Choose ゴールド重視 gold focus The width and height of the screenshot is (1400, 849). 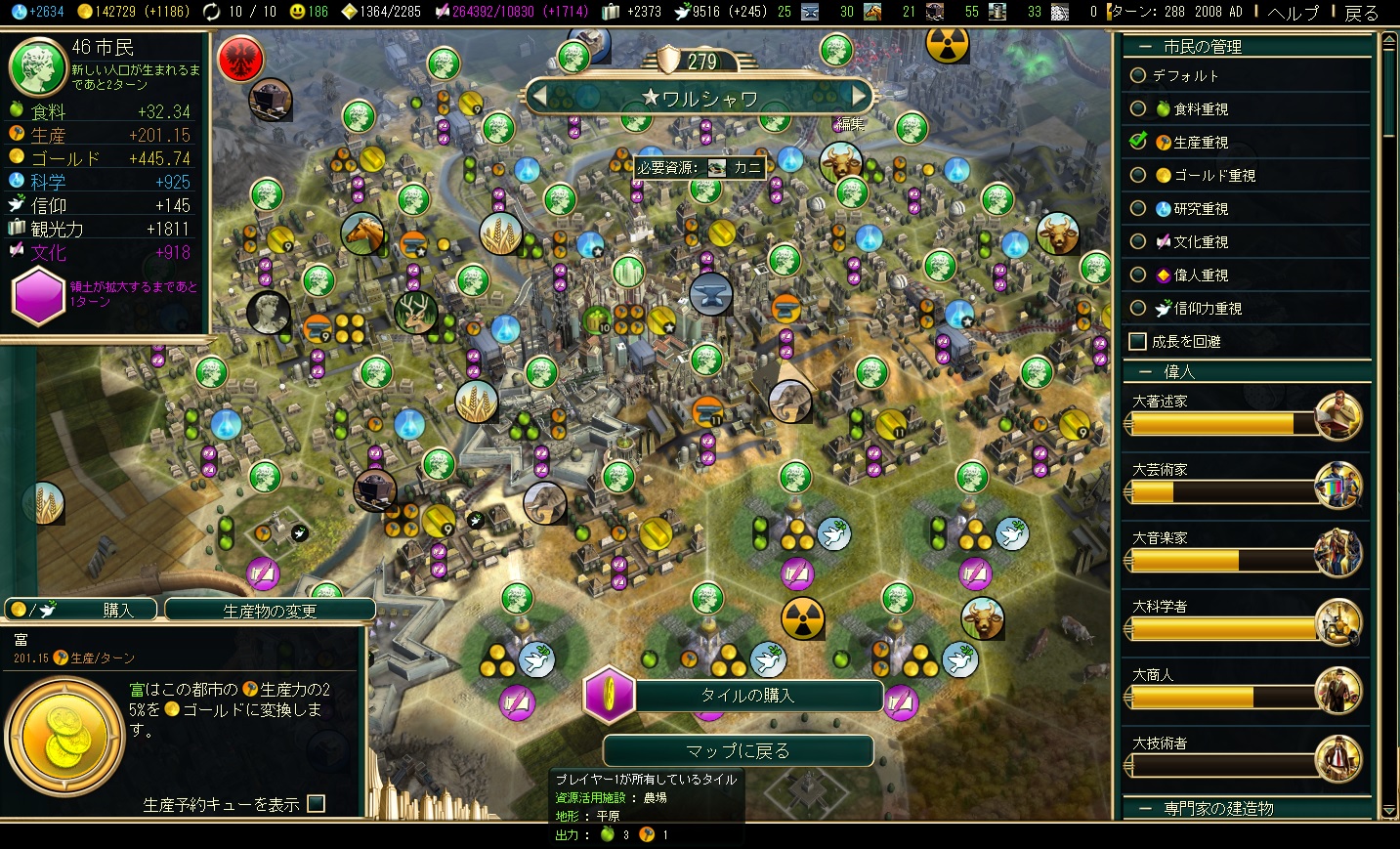pyautogui.click(x=1138, y=175)
